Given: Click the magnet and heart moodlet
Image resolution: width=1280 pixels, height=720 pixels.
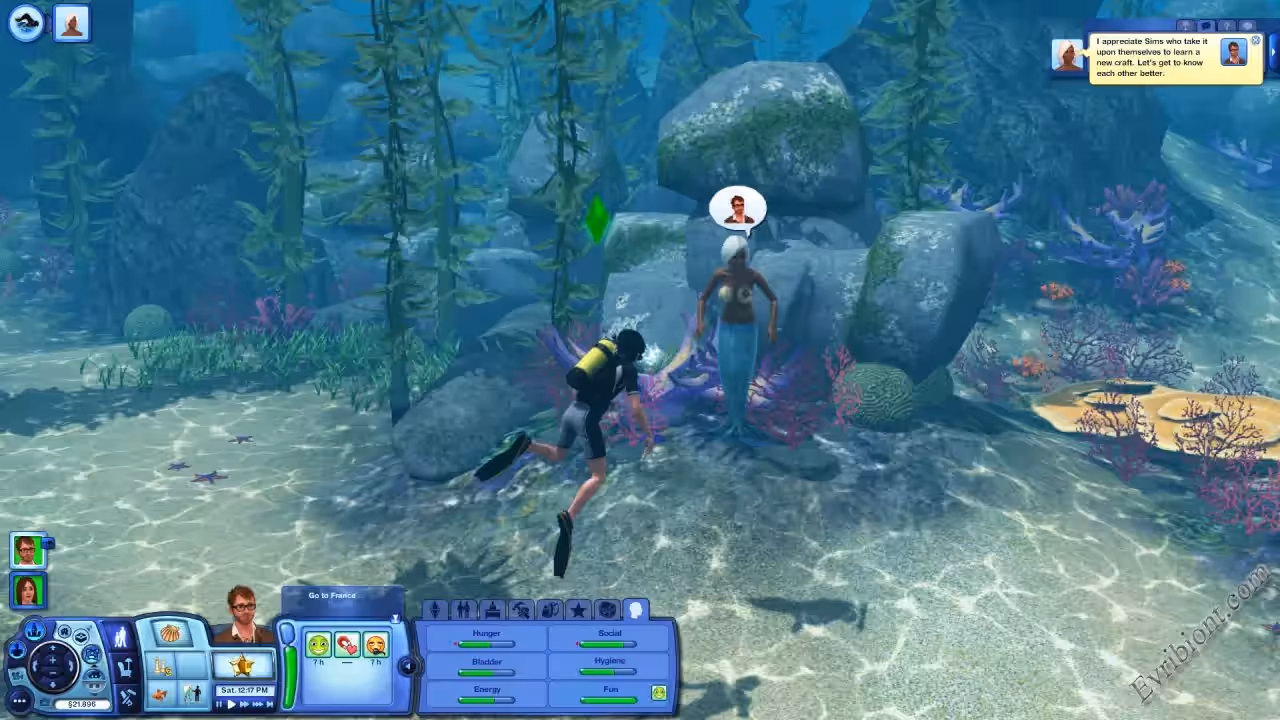Looking at the screenshot, I should click(347, 645).
